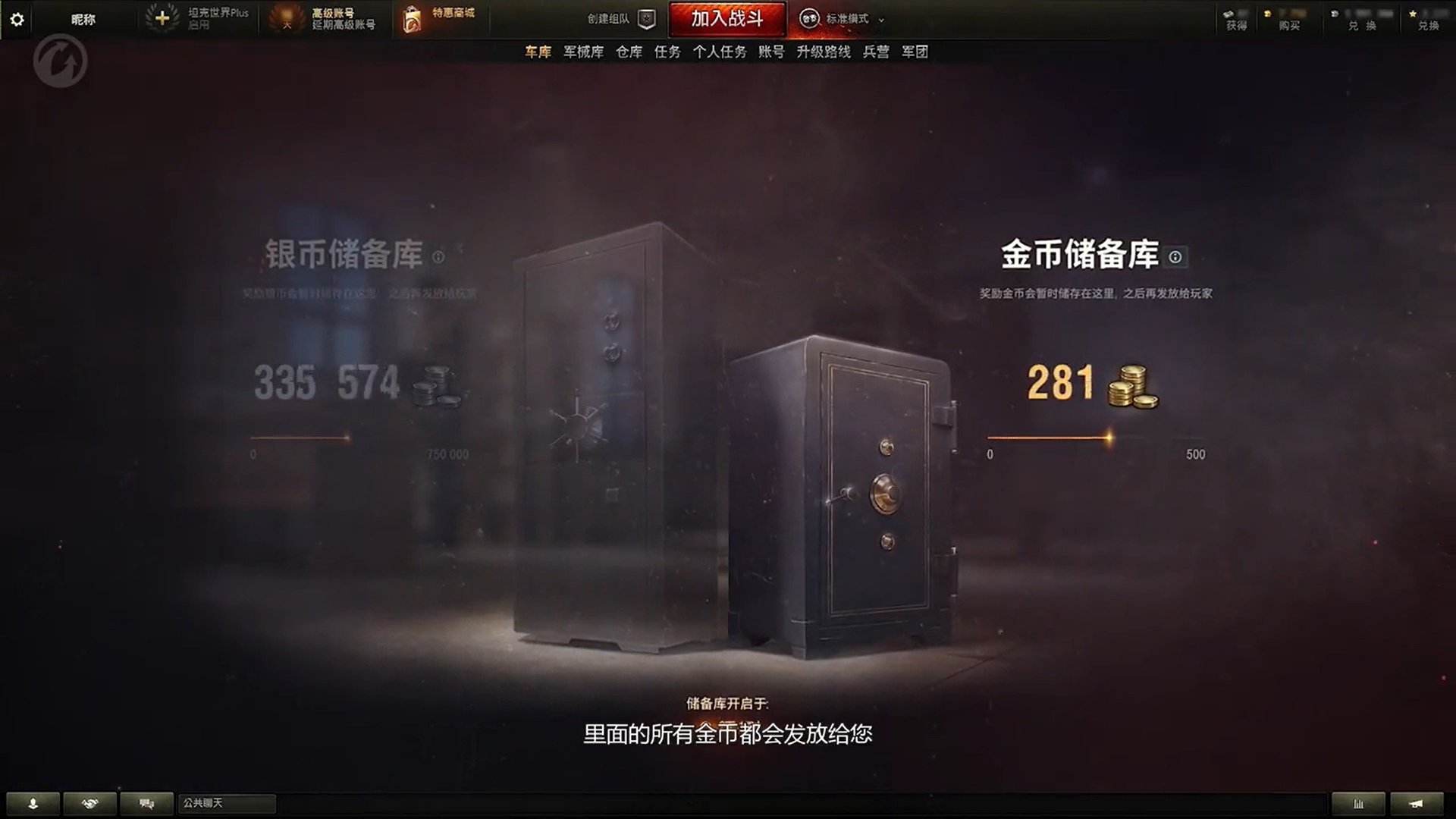
Task: Click the 高级账号 premium account icon
Action: click(288, 18)
